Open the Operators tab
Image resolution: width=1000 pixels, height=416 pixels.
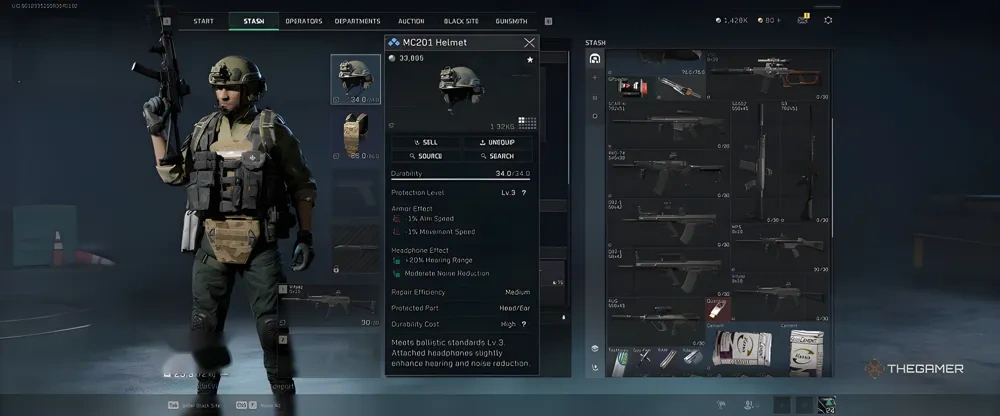pos(303,21)
